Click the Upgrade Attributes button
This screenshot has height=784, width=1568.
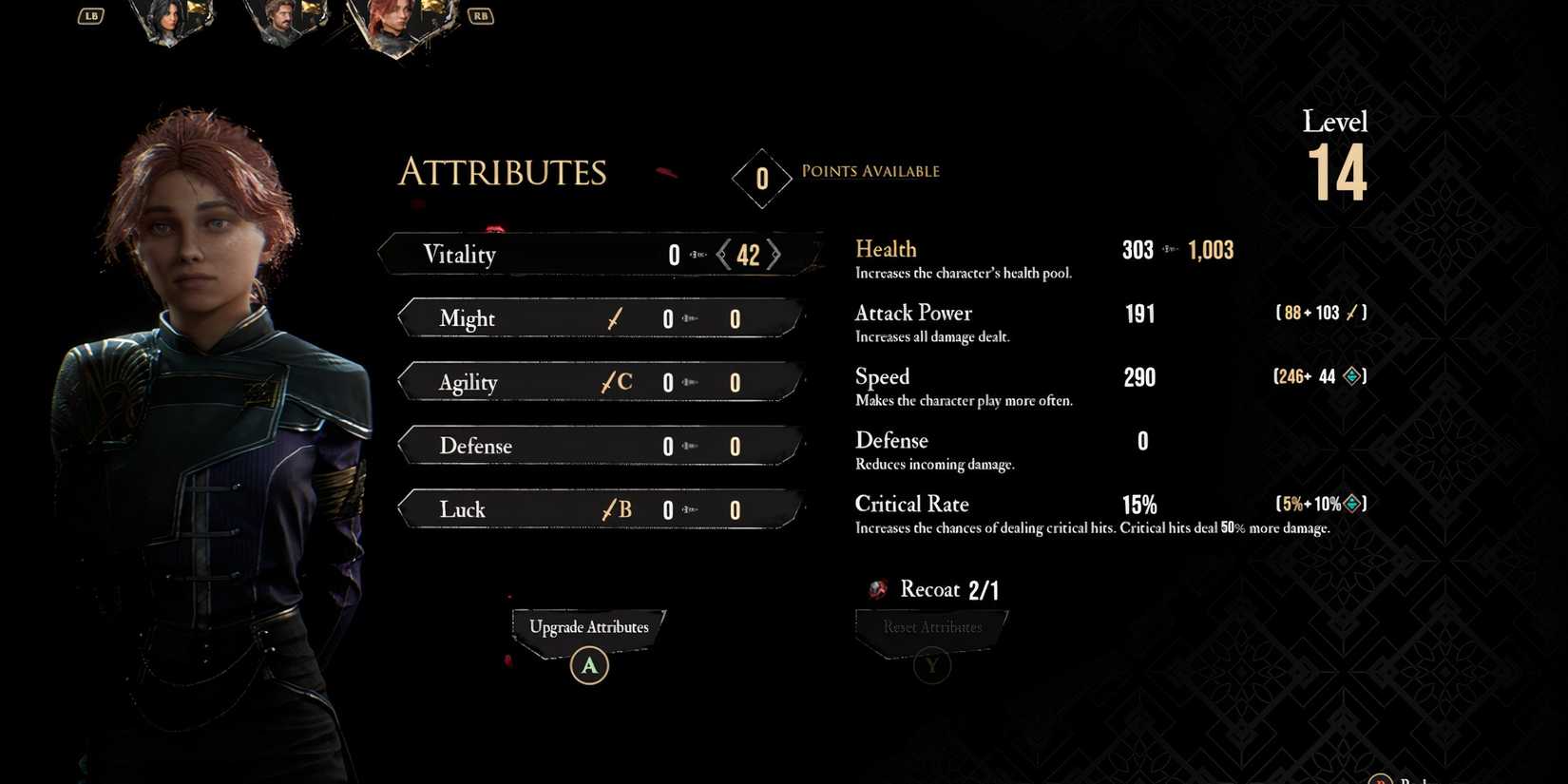click(x=588, y=627)
